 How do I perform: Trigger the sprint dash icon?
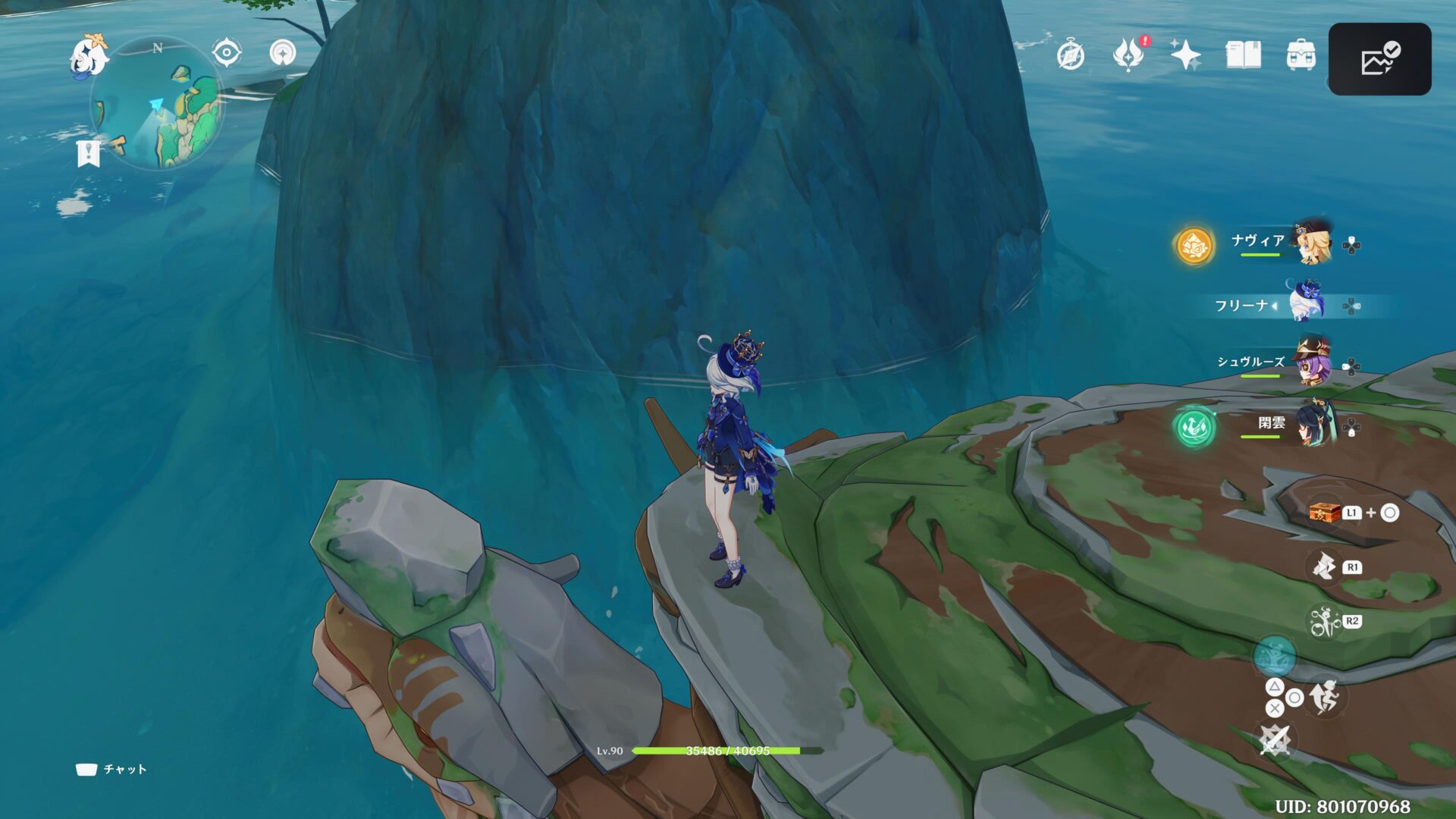point(1326,697)
